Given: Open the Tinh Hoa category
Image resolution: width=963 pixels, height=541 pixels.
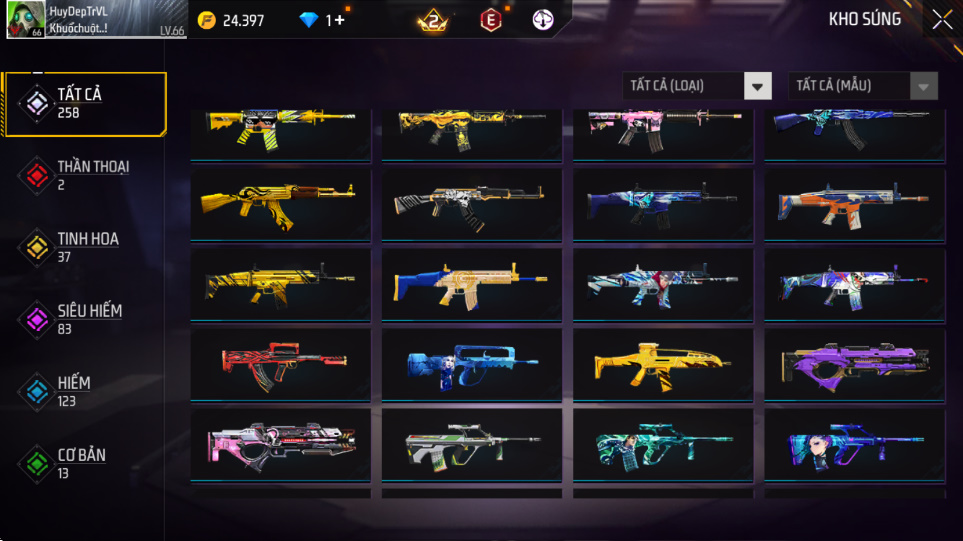Looking at the screenshot, I should pos(84,247).
